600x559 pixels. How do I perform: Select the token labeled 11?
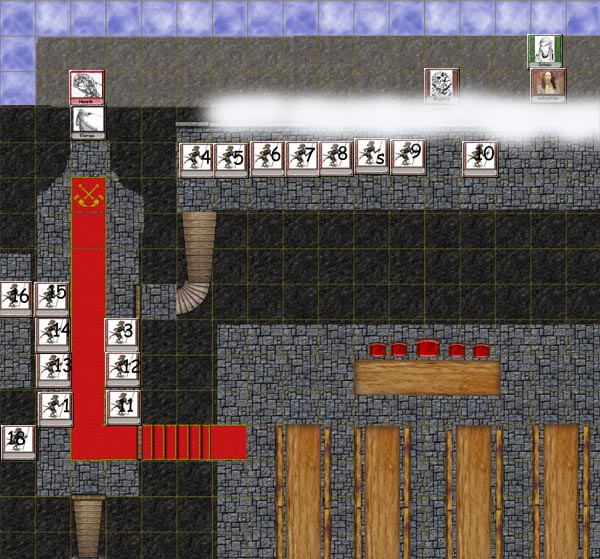click(x=124, y=406)
